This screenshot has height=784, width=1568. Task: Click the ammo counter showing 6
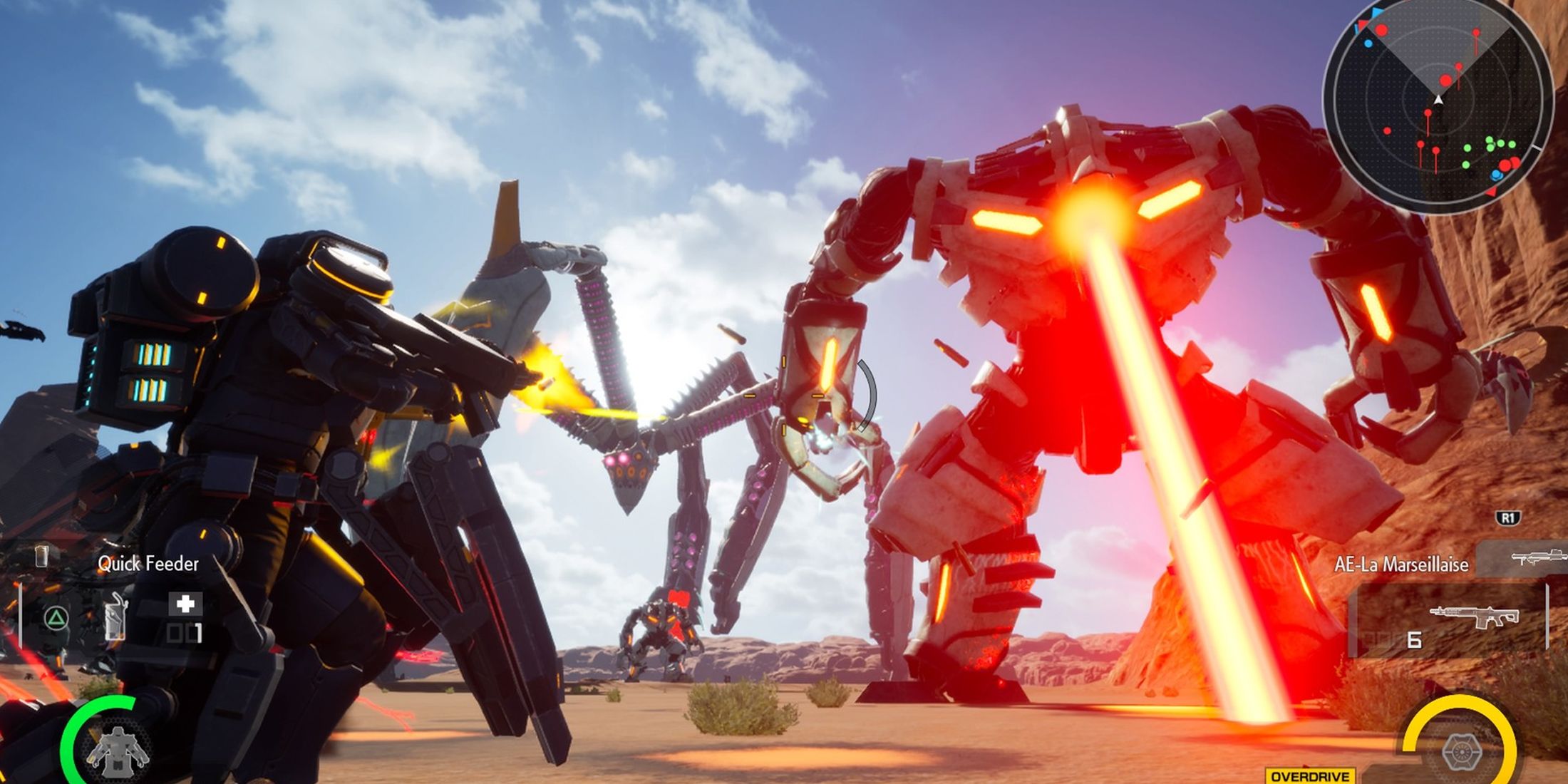click(1415, 640)
